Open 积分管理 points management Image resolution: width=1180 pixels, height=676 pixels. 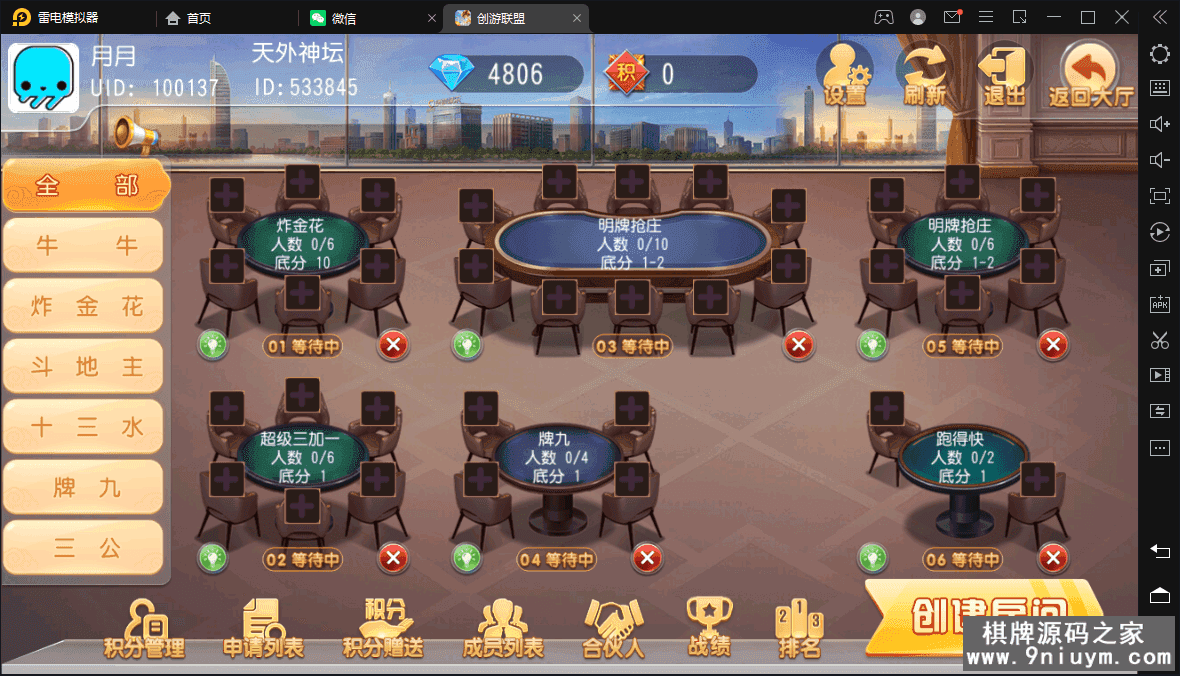[144, 630]
